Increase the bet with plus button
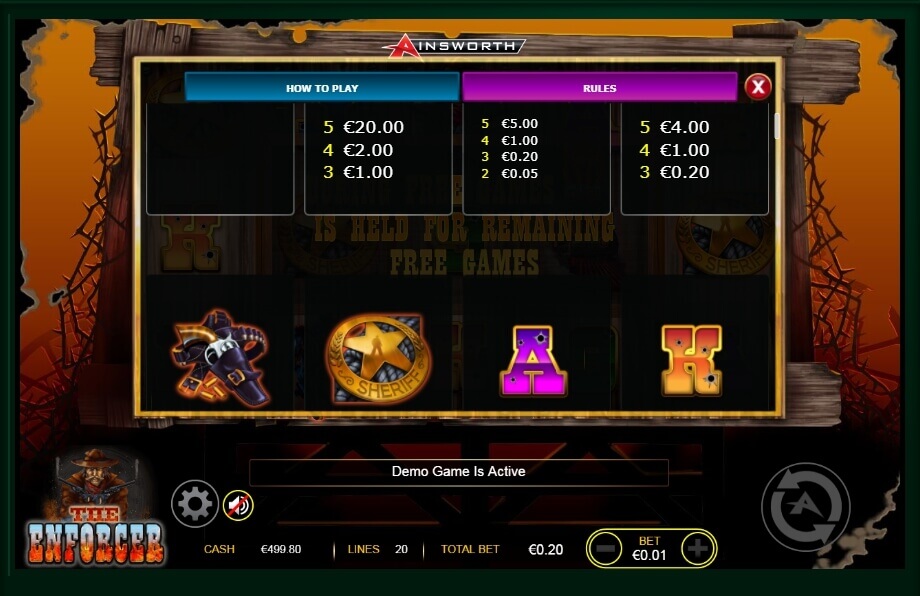The image size is (920, 596). tap(697, 548)
